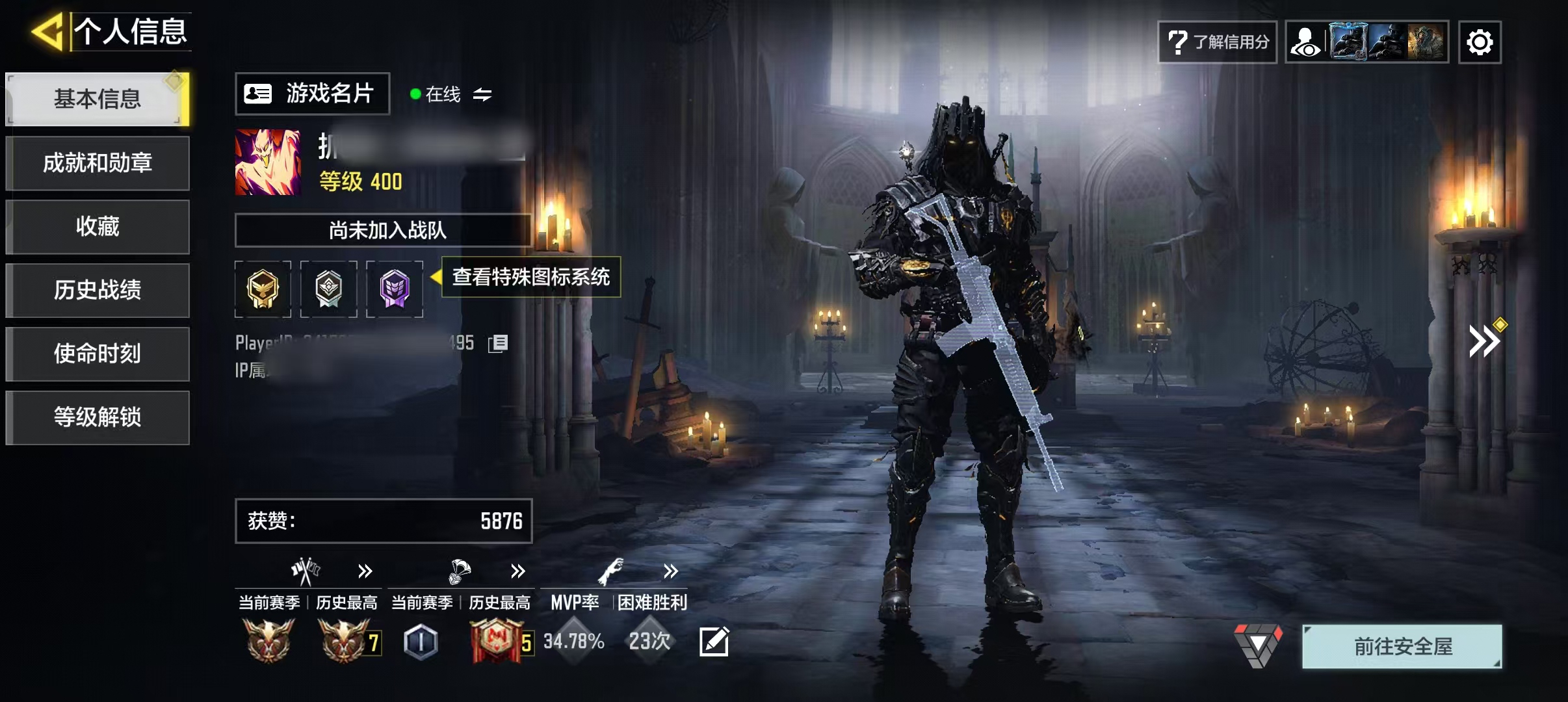
Task: Open the 使命时刻 tab
Action: (x=98, y=354)
